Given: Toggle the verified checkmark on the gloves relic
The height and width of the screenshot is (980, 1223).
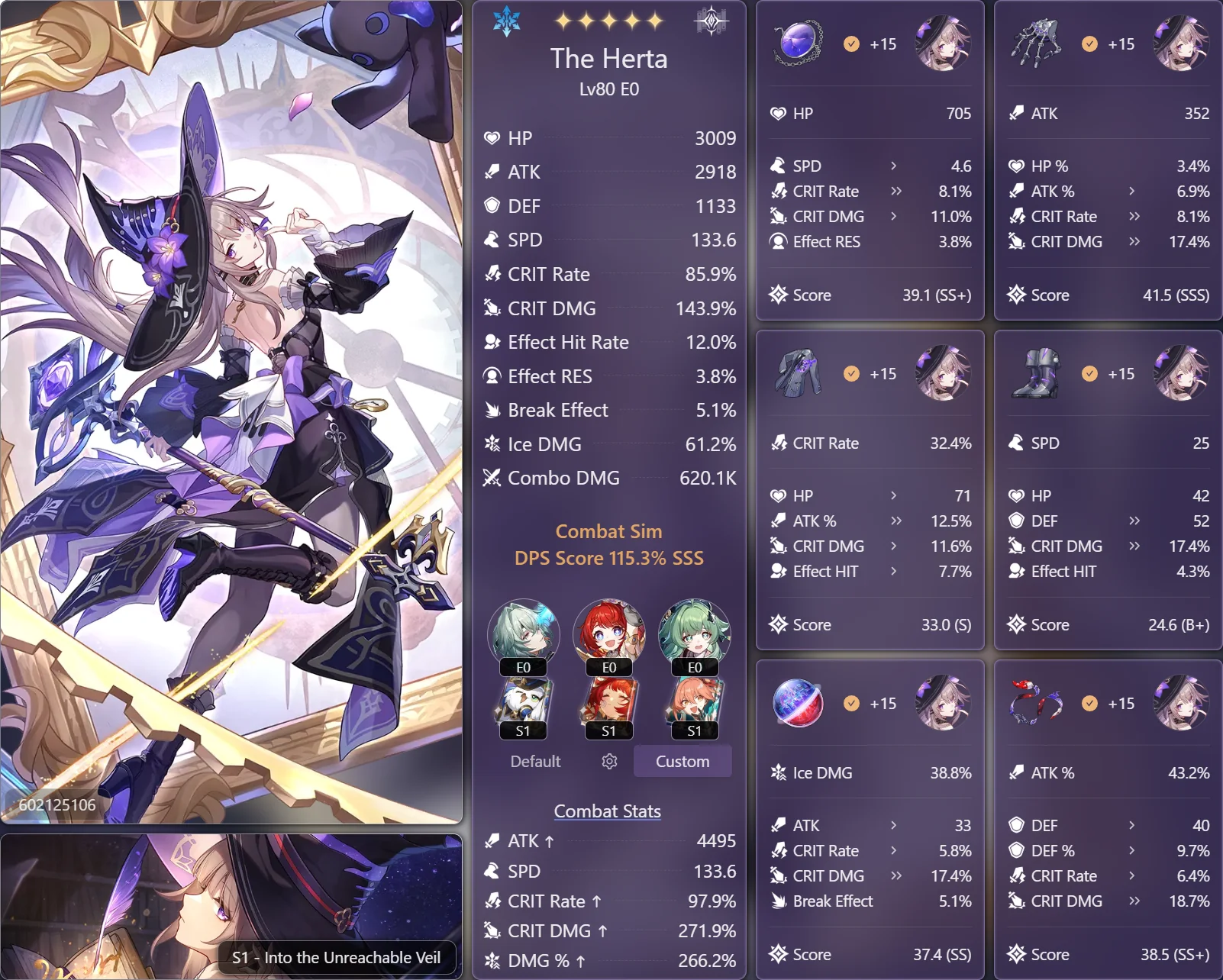Looking at the screenshot, I should click(1089, 44).
